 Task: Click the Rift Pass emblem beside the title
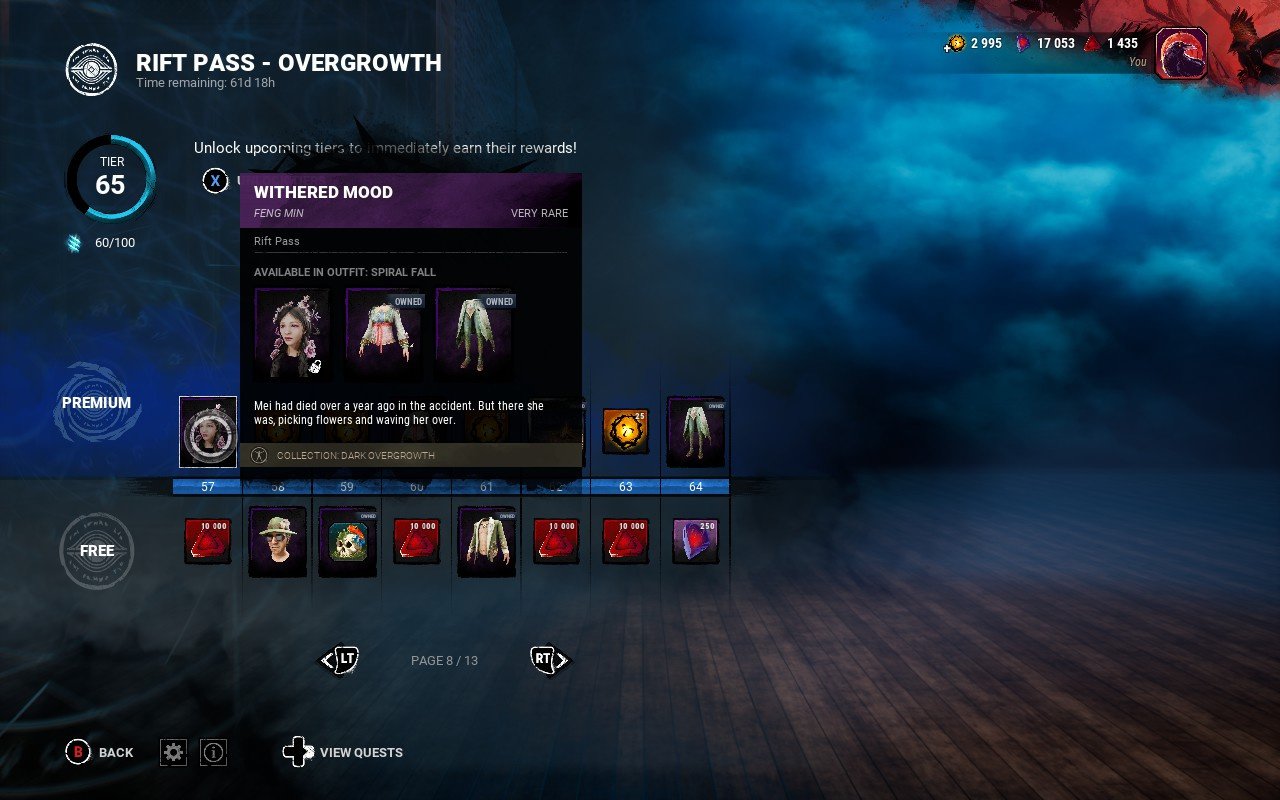[90, 70]
